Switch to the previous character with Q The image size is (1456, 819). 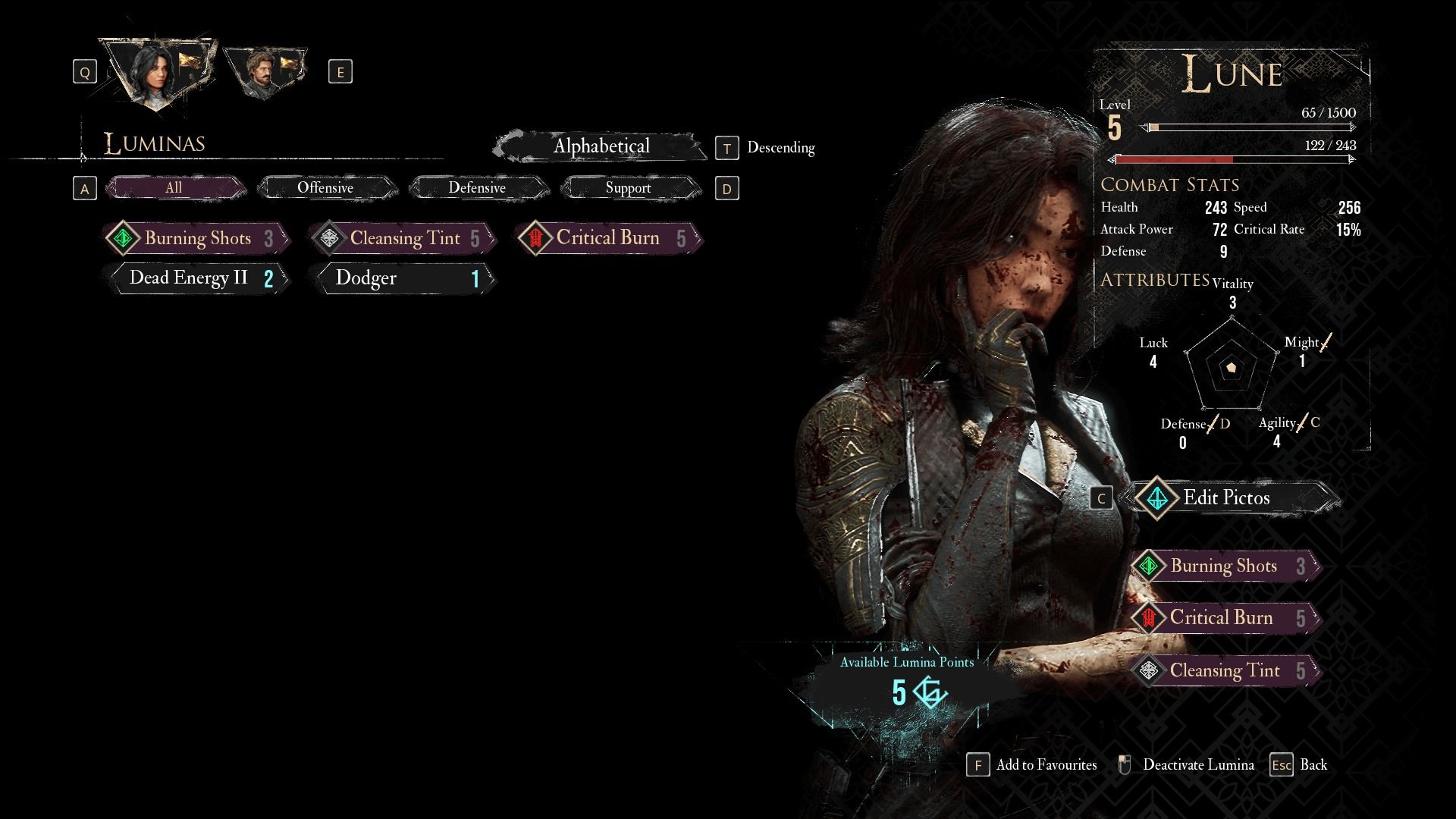[83, 71]
